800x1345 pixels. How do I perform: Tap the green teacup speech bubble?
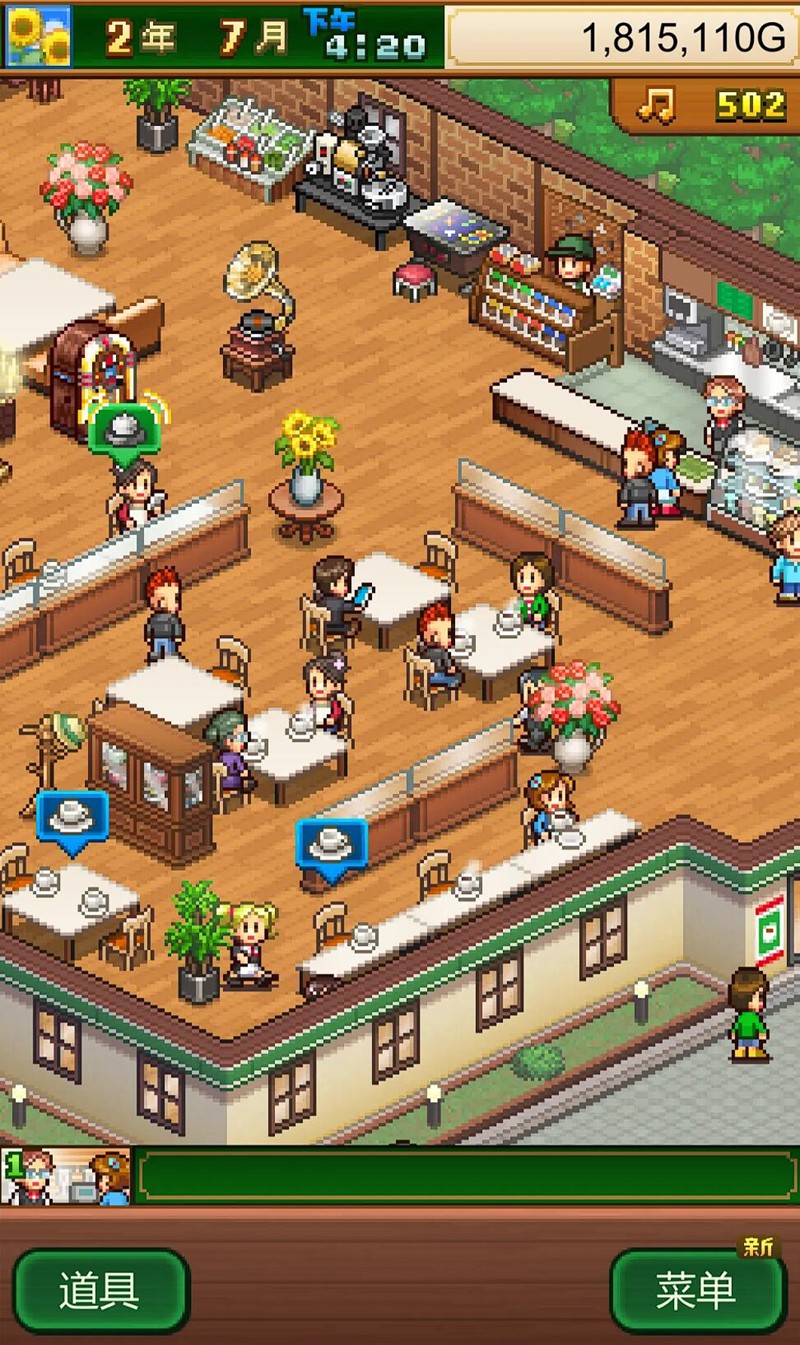click(122, 431)
